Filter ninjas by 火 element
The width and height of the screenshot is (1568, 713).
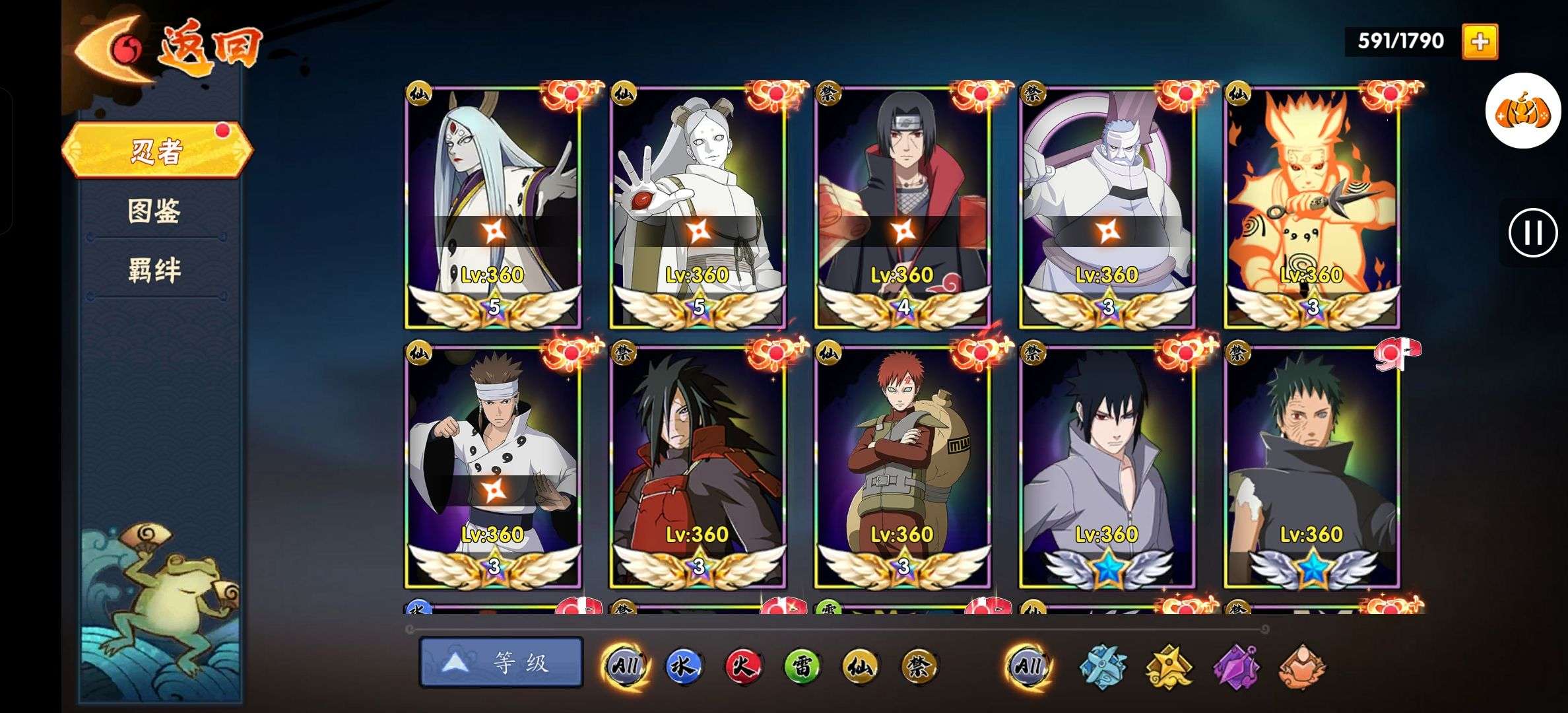(x=742, y=665)
